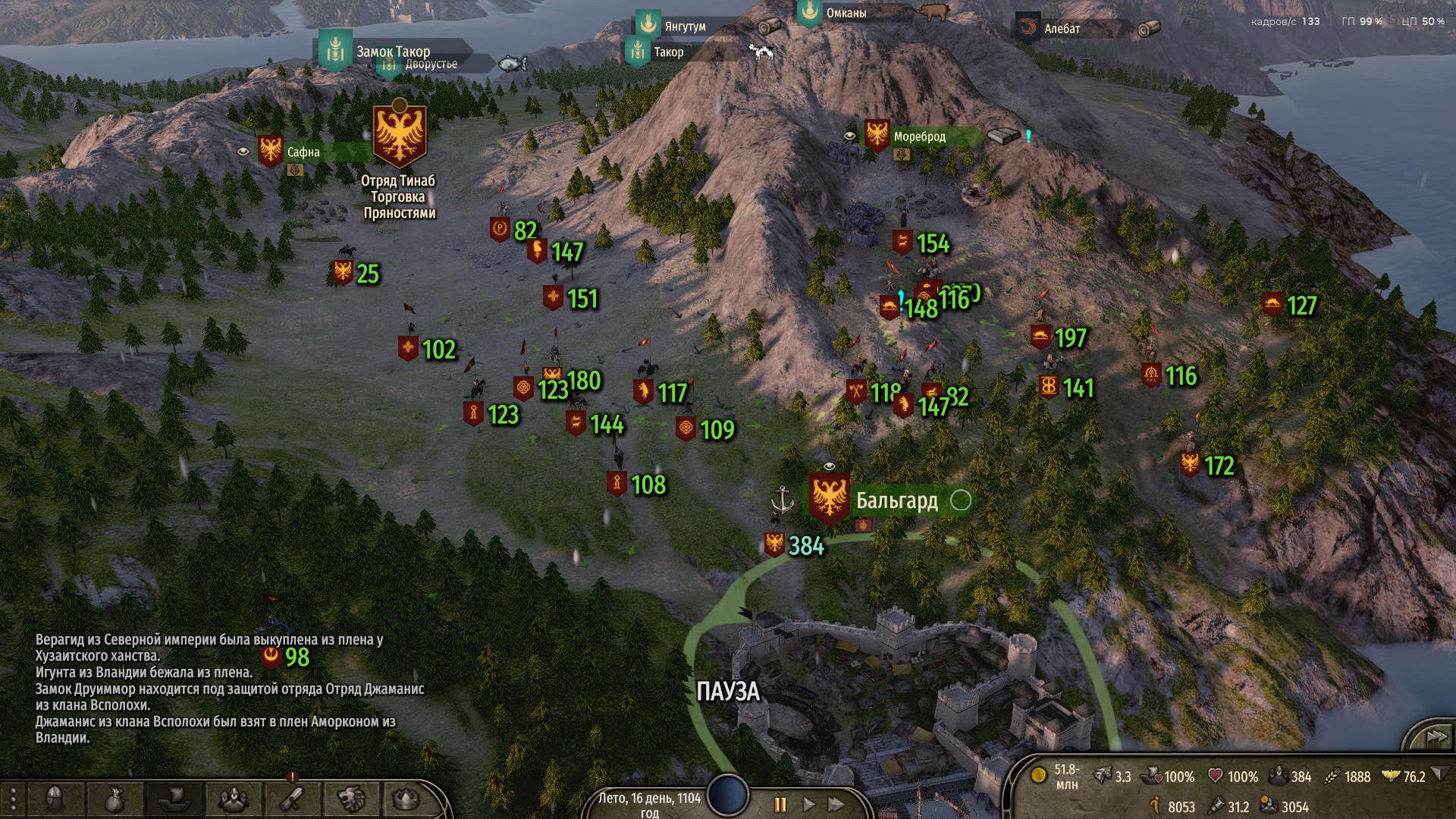
Task: Open the character screen via helmet icon
Action: [54, 799]
